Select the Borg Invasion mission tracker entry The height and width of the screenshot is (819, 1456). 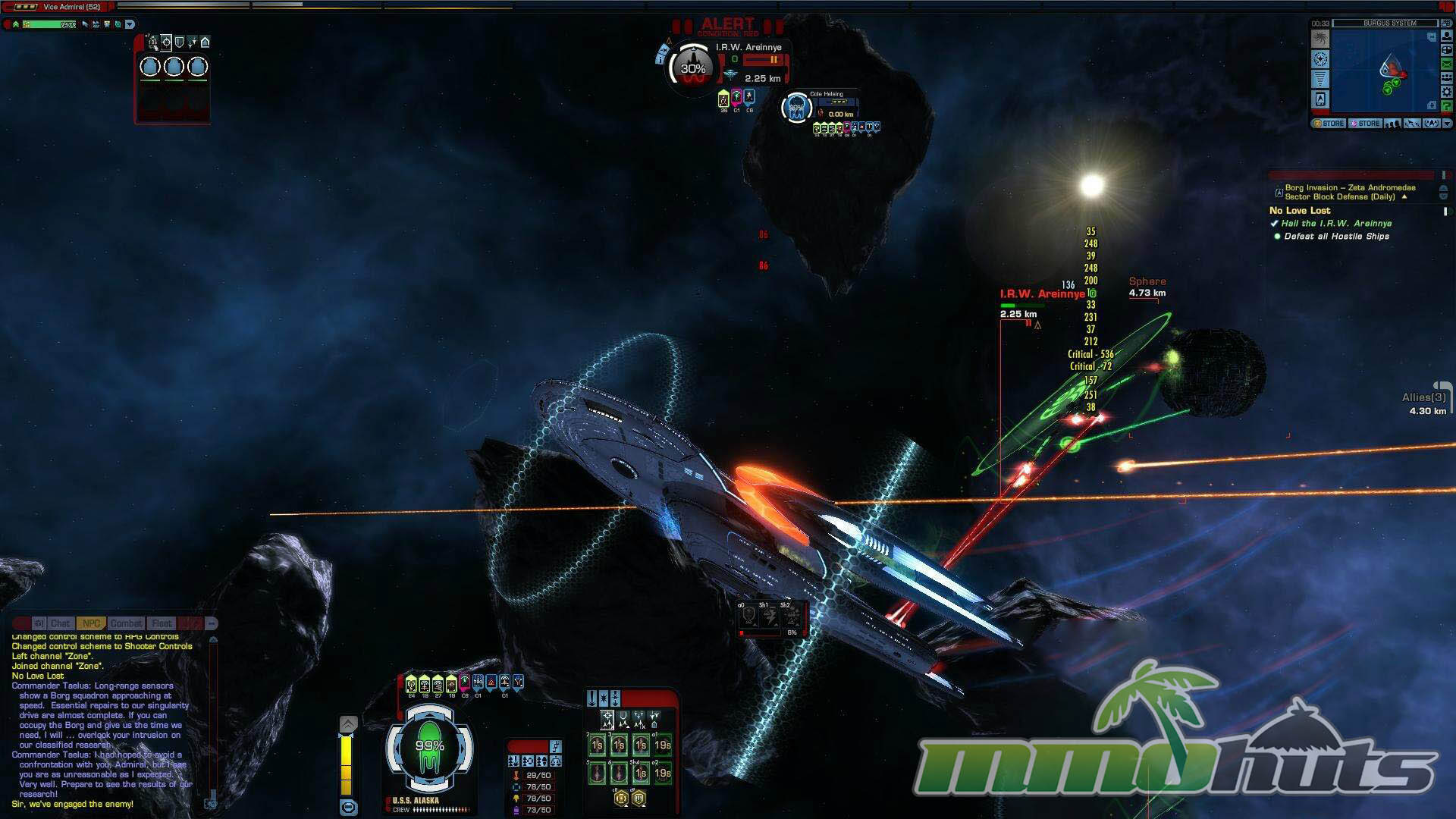click(1349, 192)
